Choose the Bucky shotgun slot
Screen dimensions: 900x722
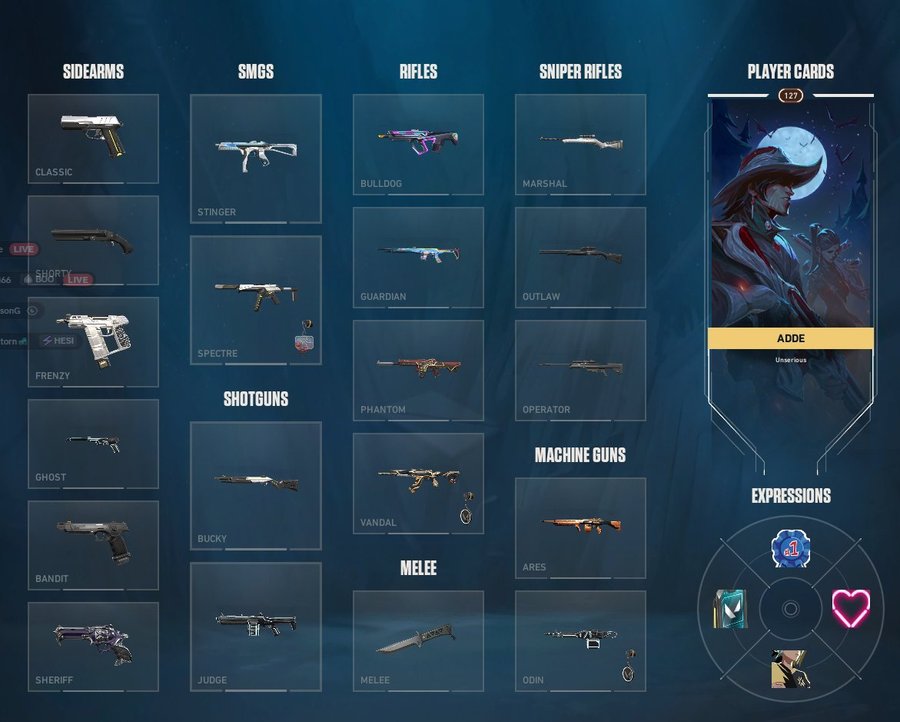255,485
